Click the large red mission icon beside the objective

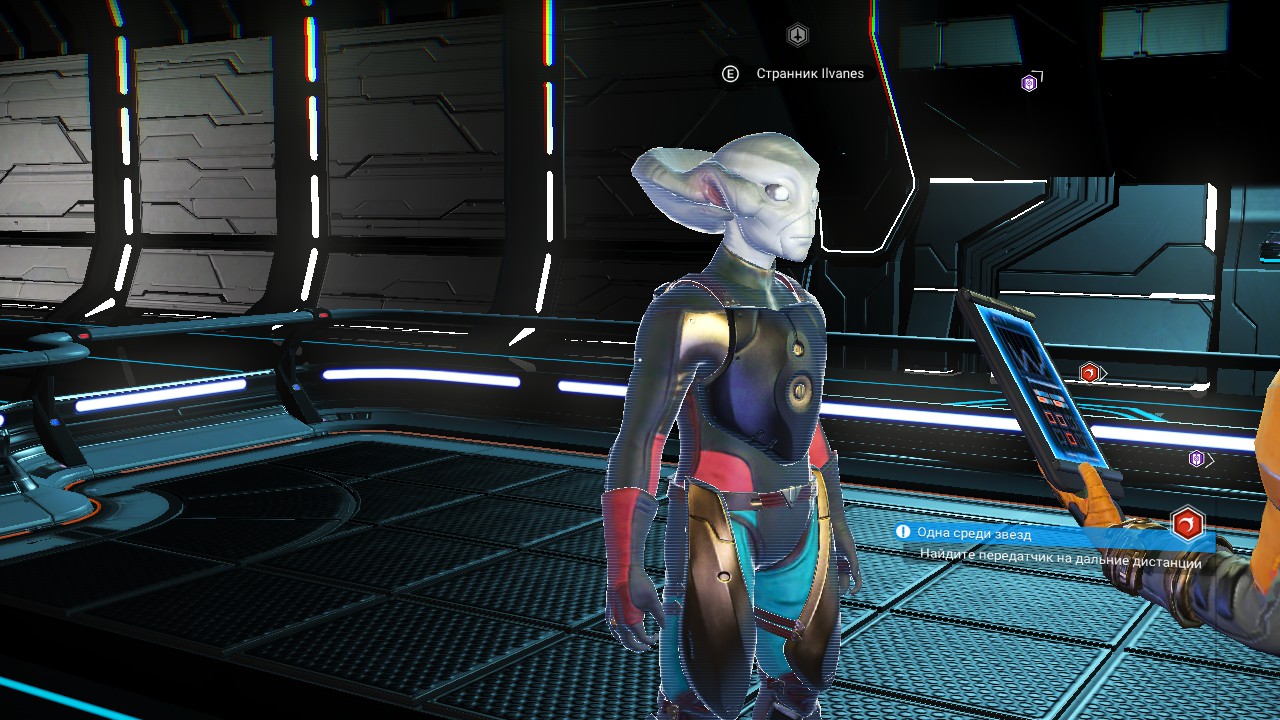(1187, 523)
